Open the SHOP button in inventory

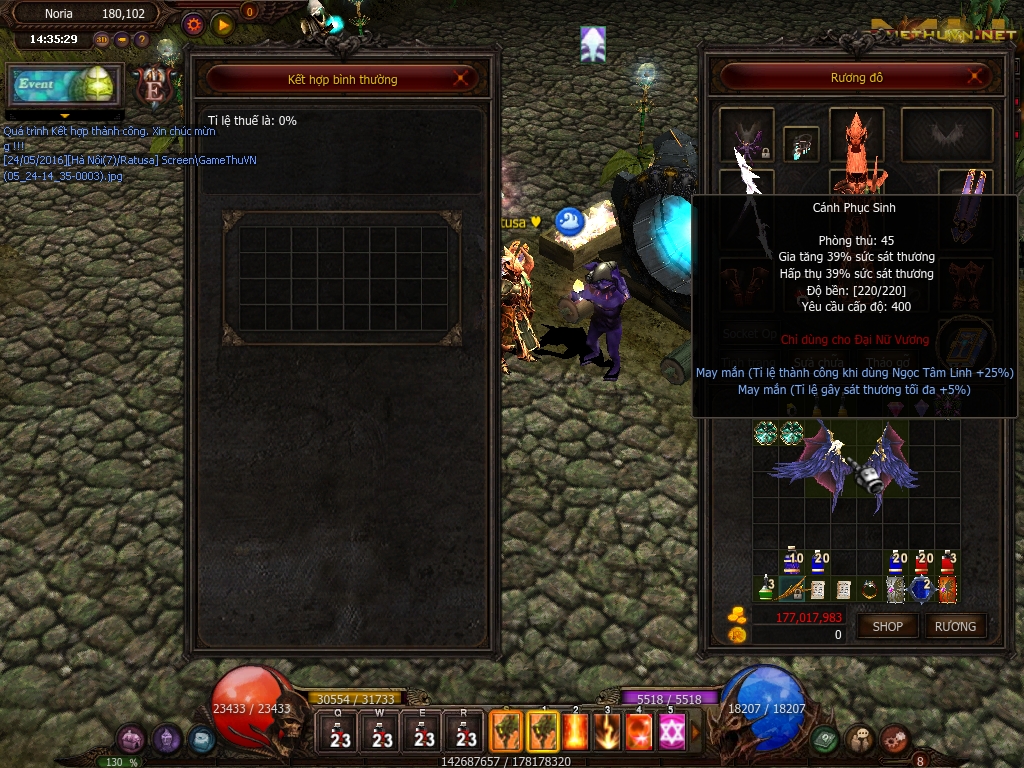(887, 626)
